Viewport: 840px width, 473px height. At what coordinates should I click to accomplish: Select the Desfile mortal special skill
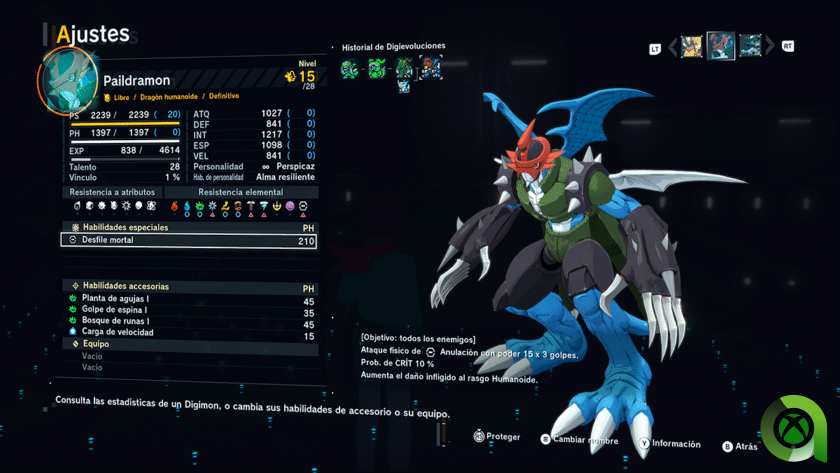pos(188,241)
